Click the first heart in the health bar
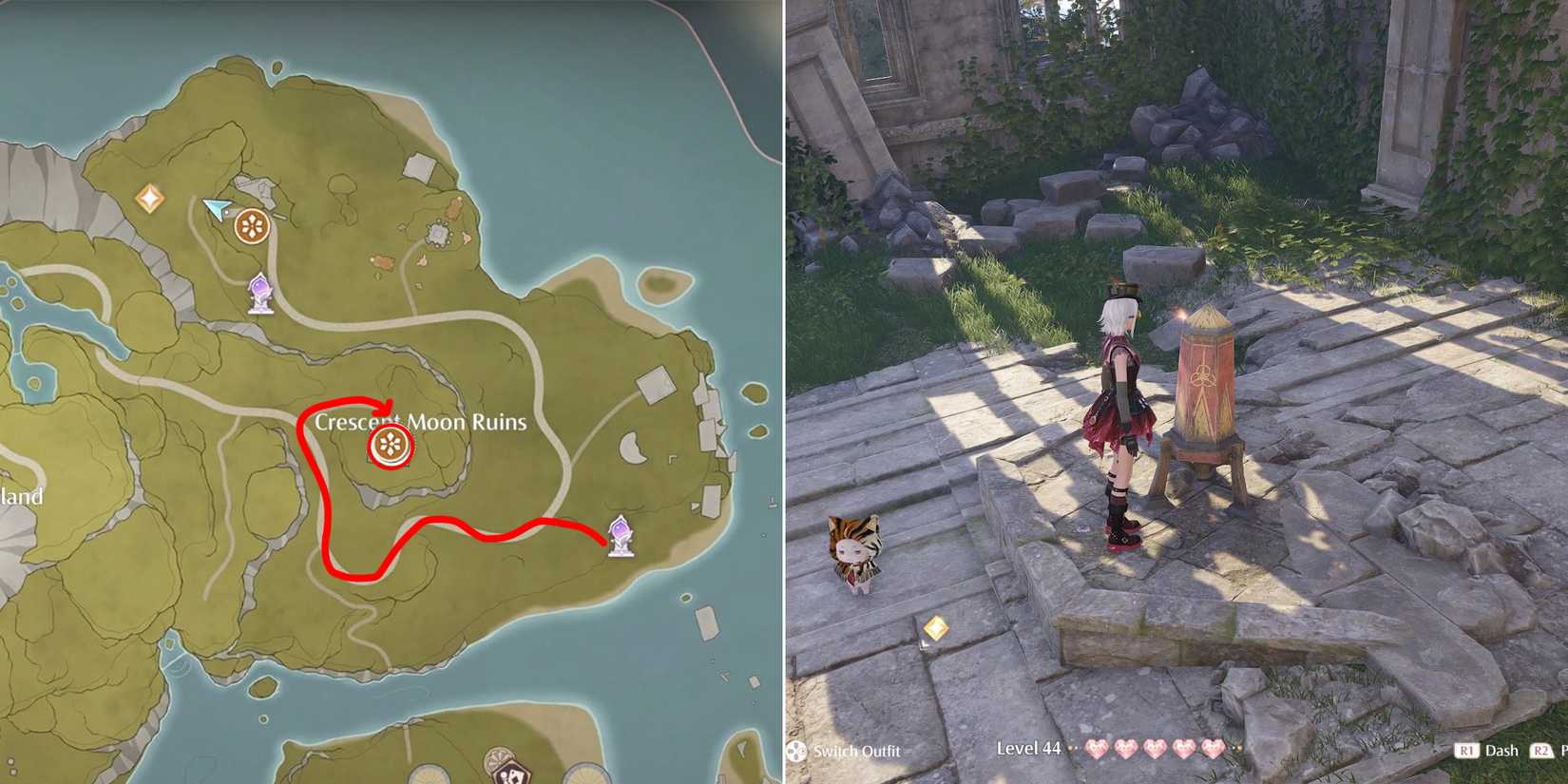1568x784 pixels. [x=1096, y=749]
